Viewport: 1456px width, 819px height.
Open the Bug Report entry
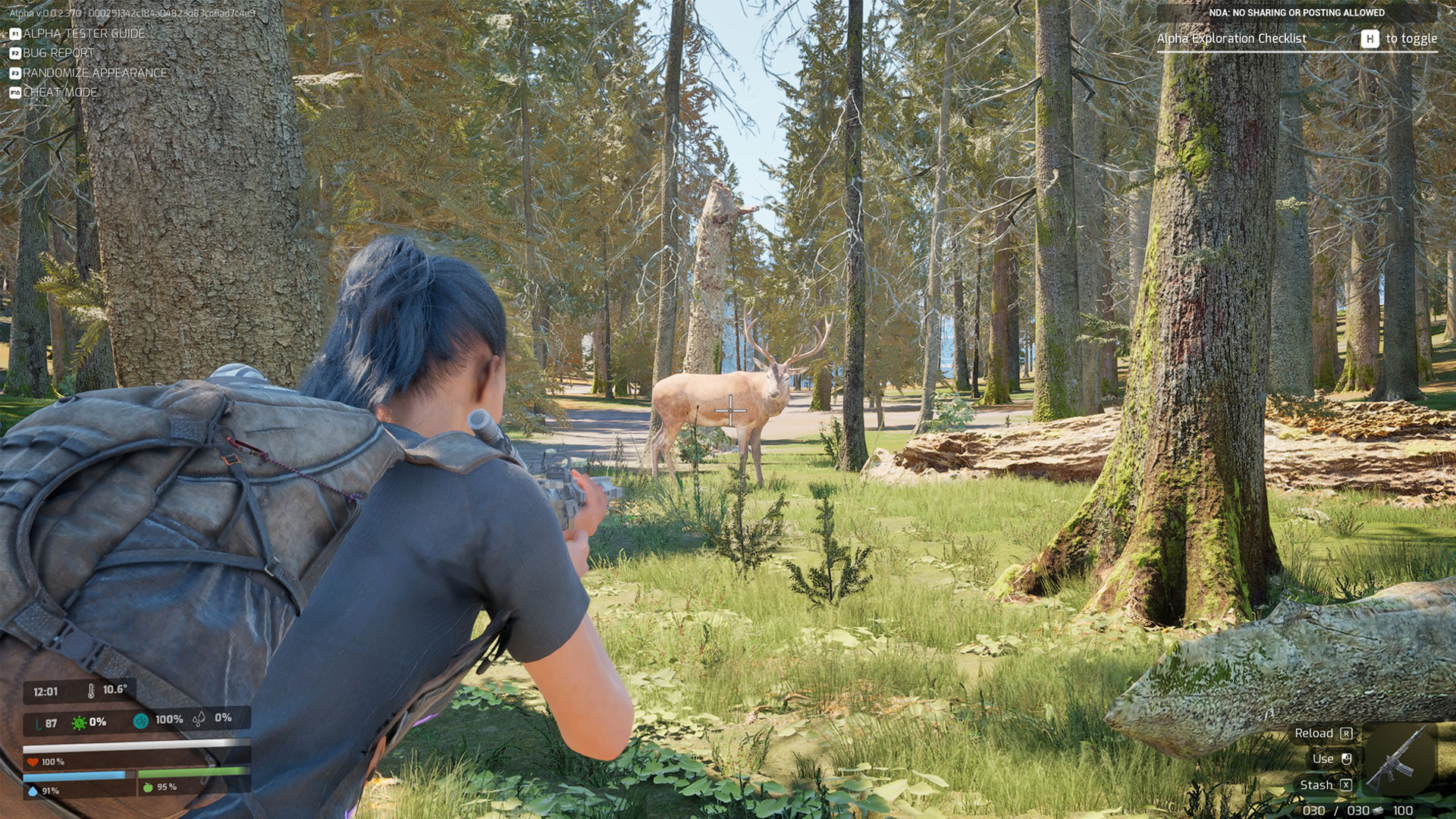(58, 53)
